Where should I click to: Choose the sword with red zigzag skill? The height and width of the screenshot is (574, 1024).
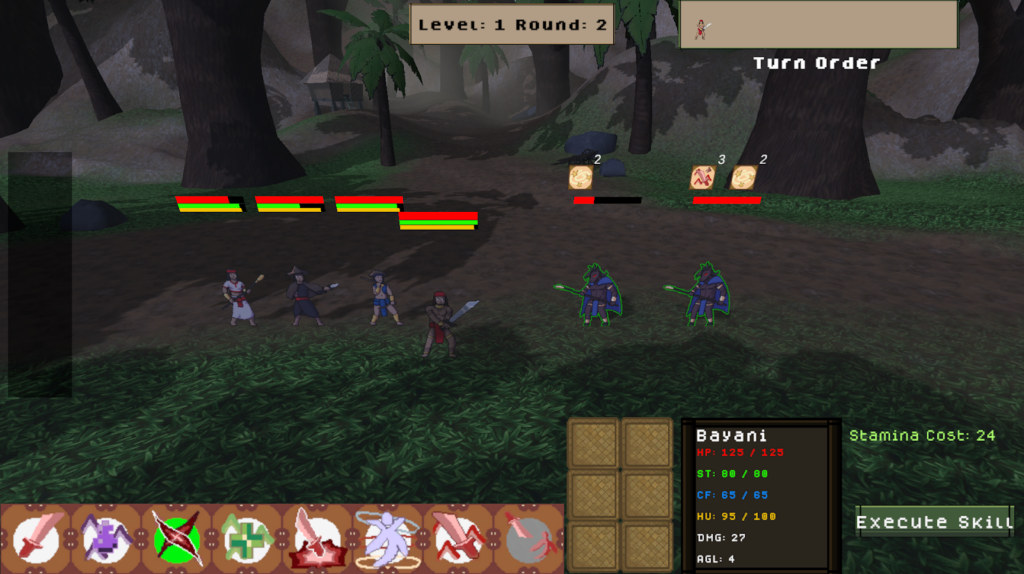457,538
